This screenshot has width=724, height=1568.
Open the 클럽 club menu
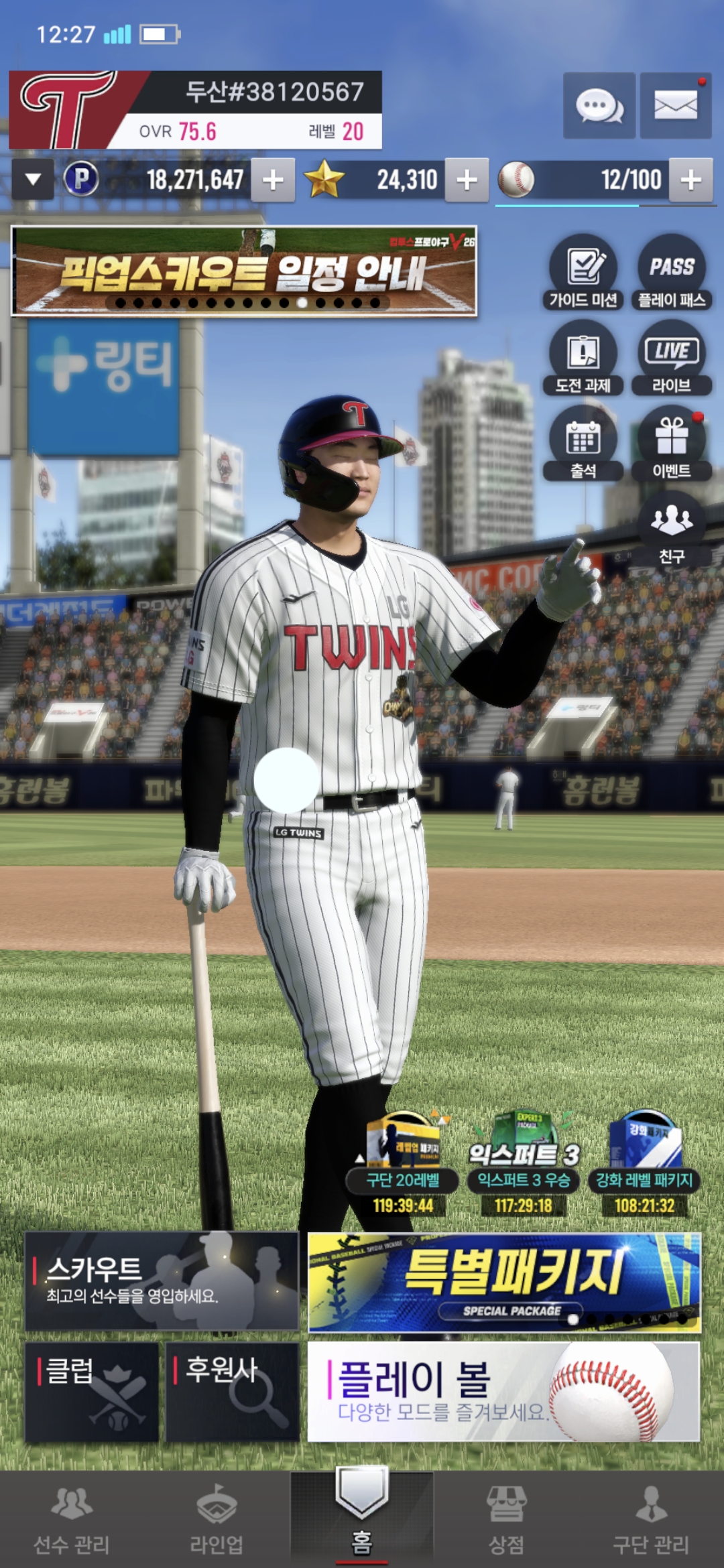[x=92, y=1391]
